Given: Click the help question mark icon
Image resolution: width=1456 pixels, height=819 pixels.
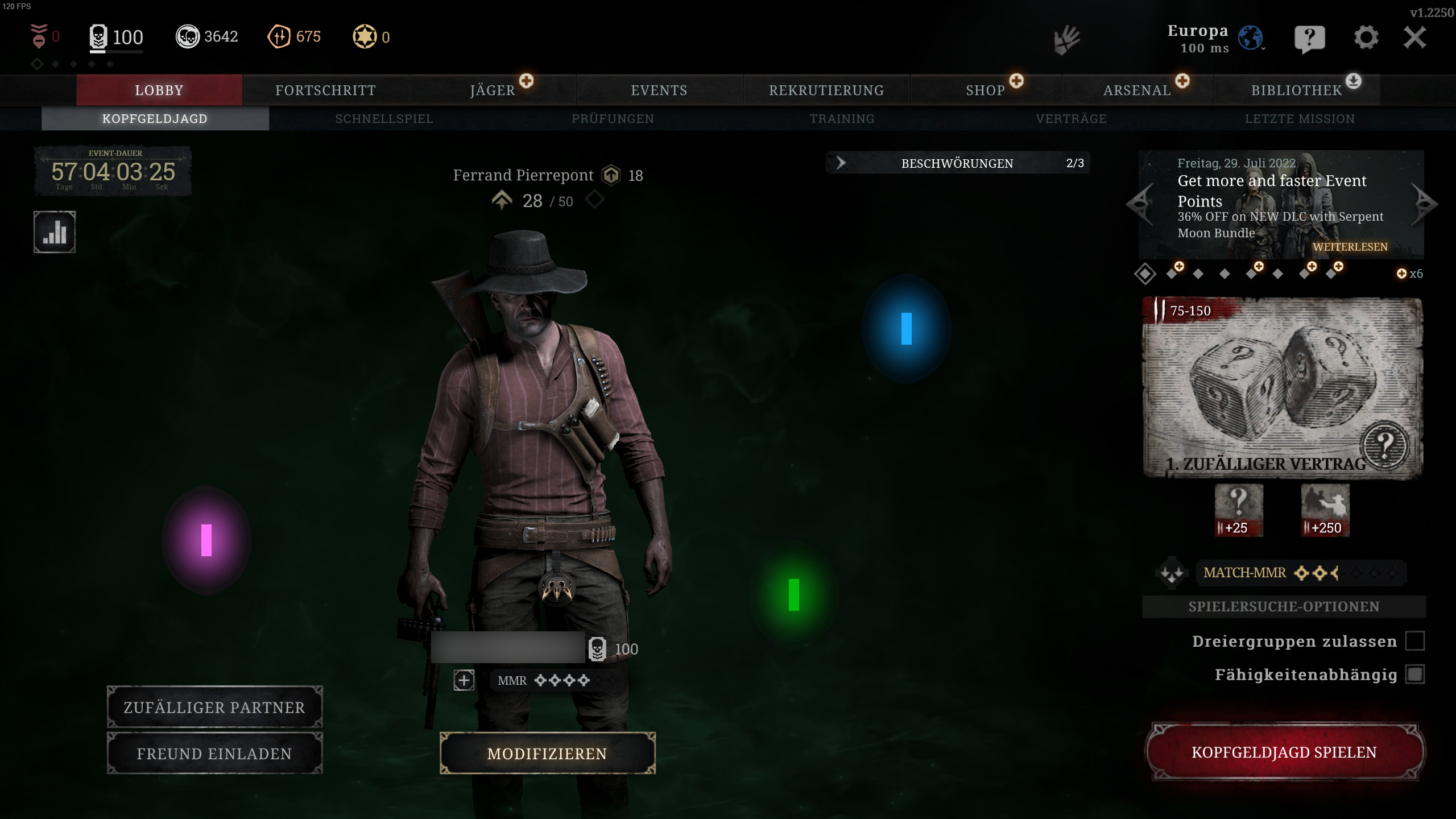Looking at the screenshot, I should [1311, 37].
